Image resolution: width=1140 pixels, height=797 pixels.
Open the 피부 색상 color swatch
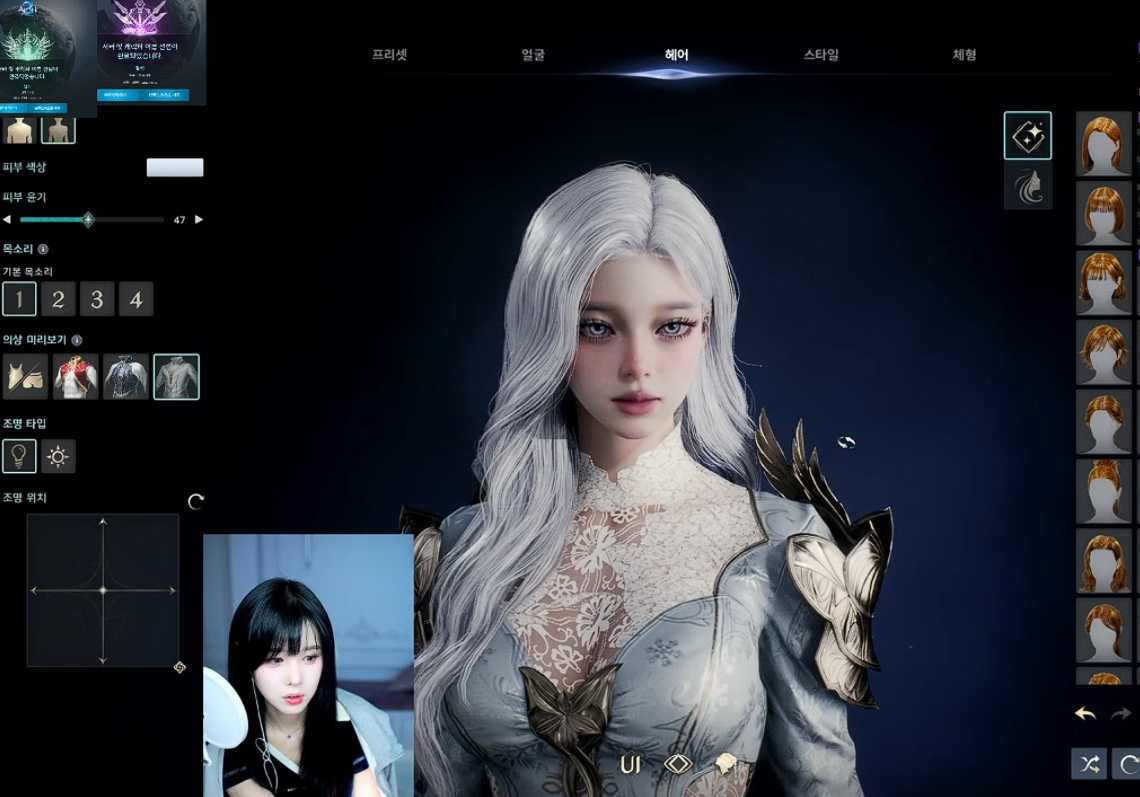point(175,167)
